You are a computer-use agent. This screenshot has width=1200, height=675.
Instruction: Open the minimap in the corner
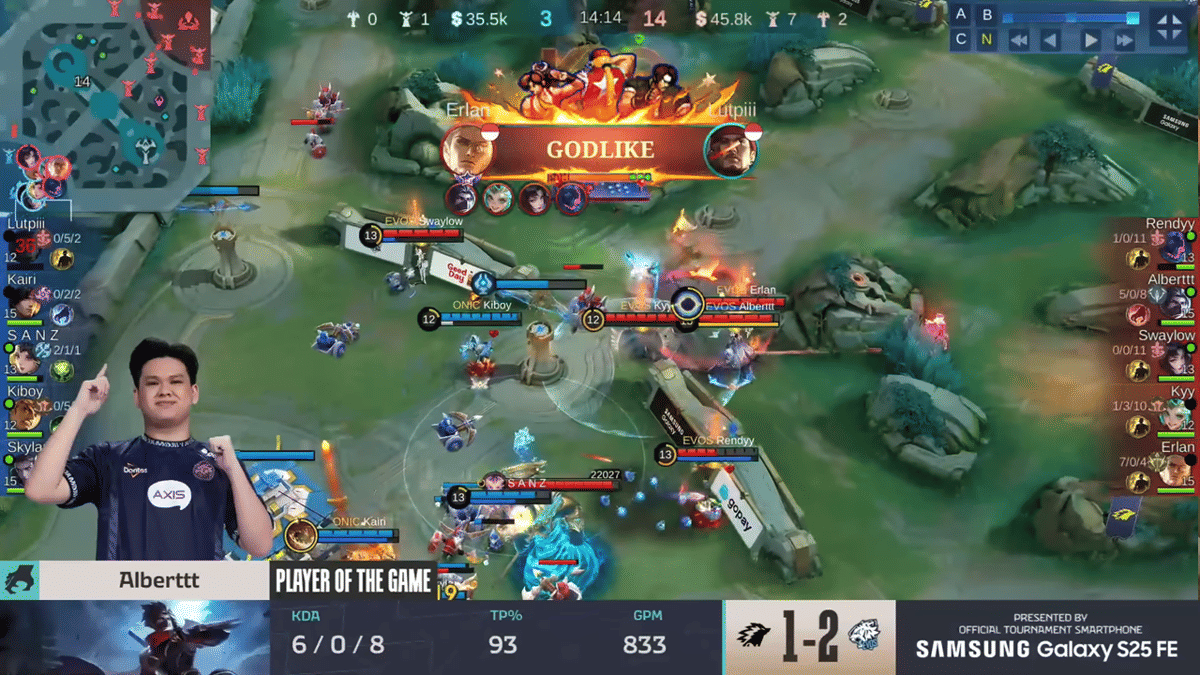point(105,95)
